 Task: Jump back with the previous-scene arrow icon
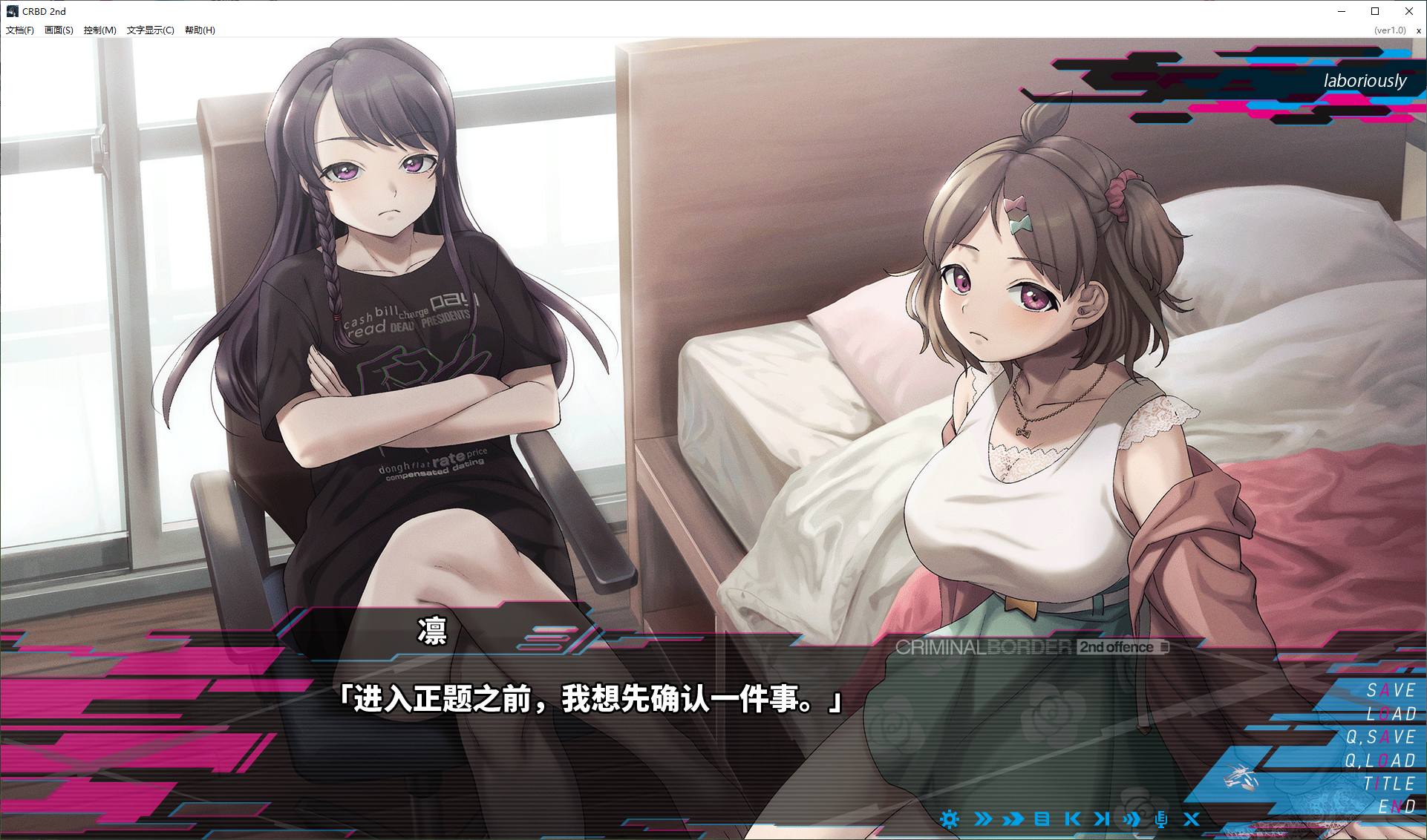1072,819
